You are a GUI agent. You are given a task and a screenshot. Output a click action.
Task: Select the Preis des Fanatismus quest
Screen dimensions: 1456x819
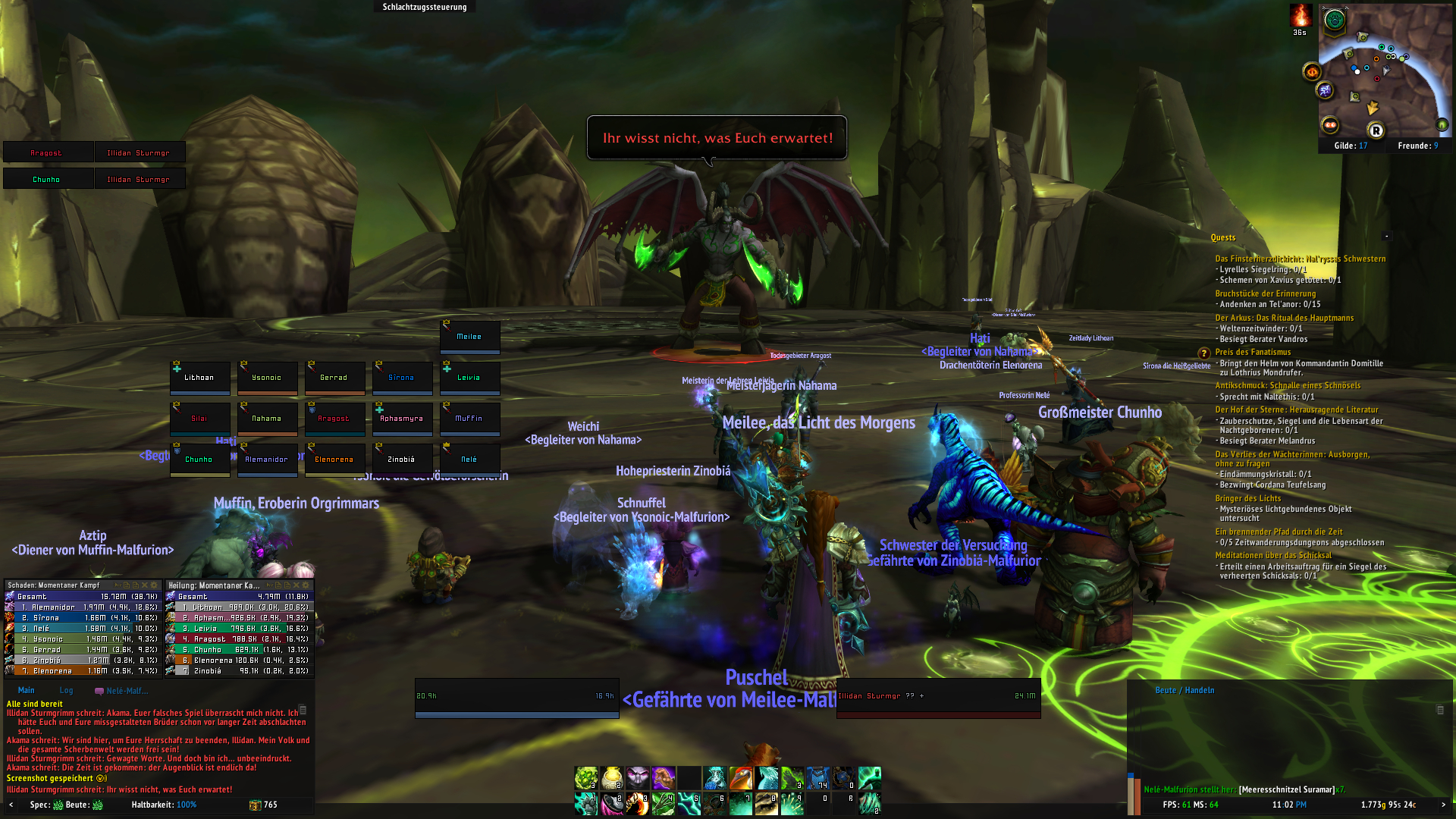pos(1253,352)
